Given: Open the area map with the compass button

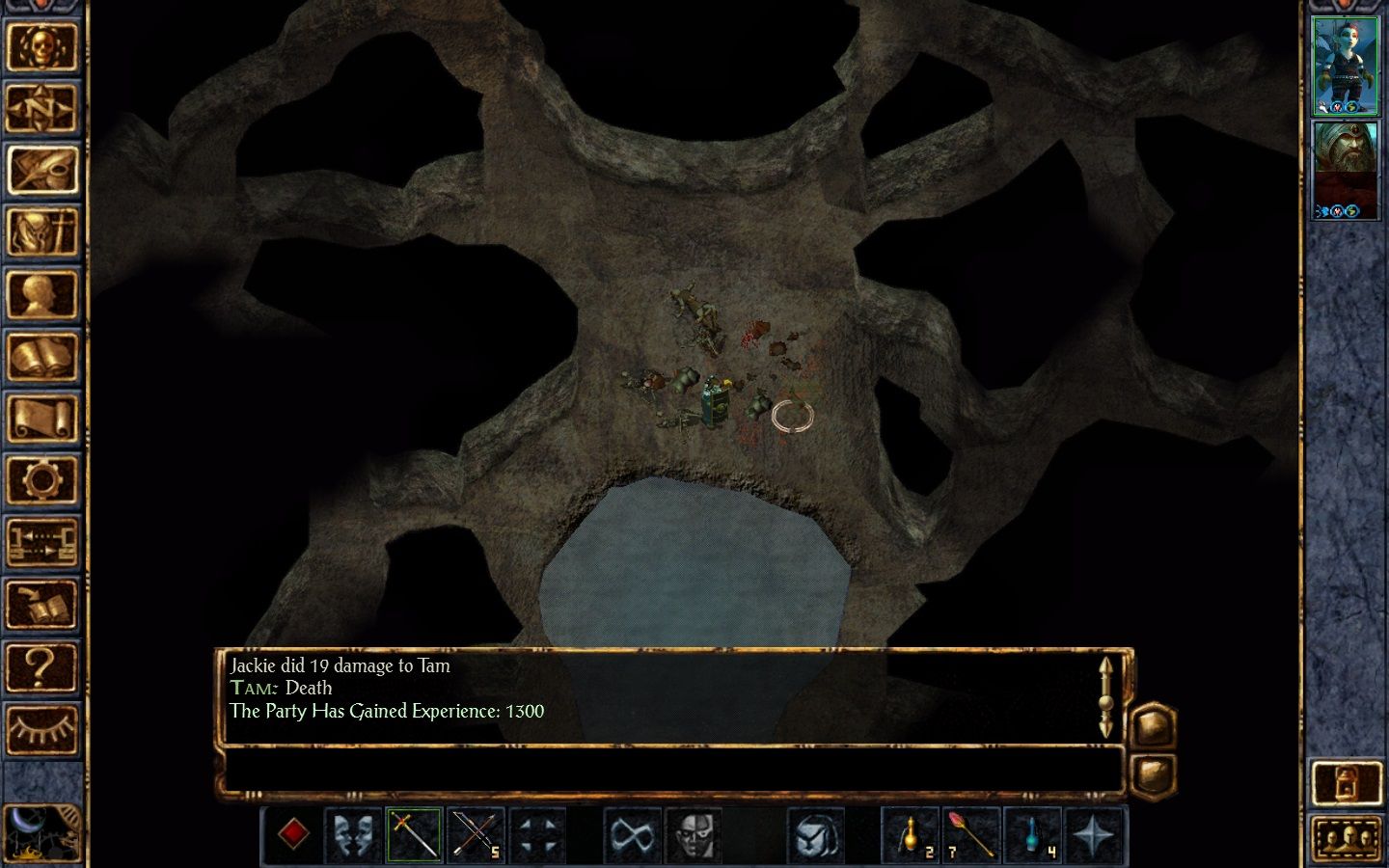Looking at the screenshot, I should click(x=41, y=108).
